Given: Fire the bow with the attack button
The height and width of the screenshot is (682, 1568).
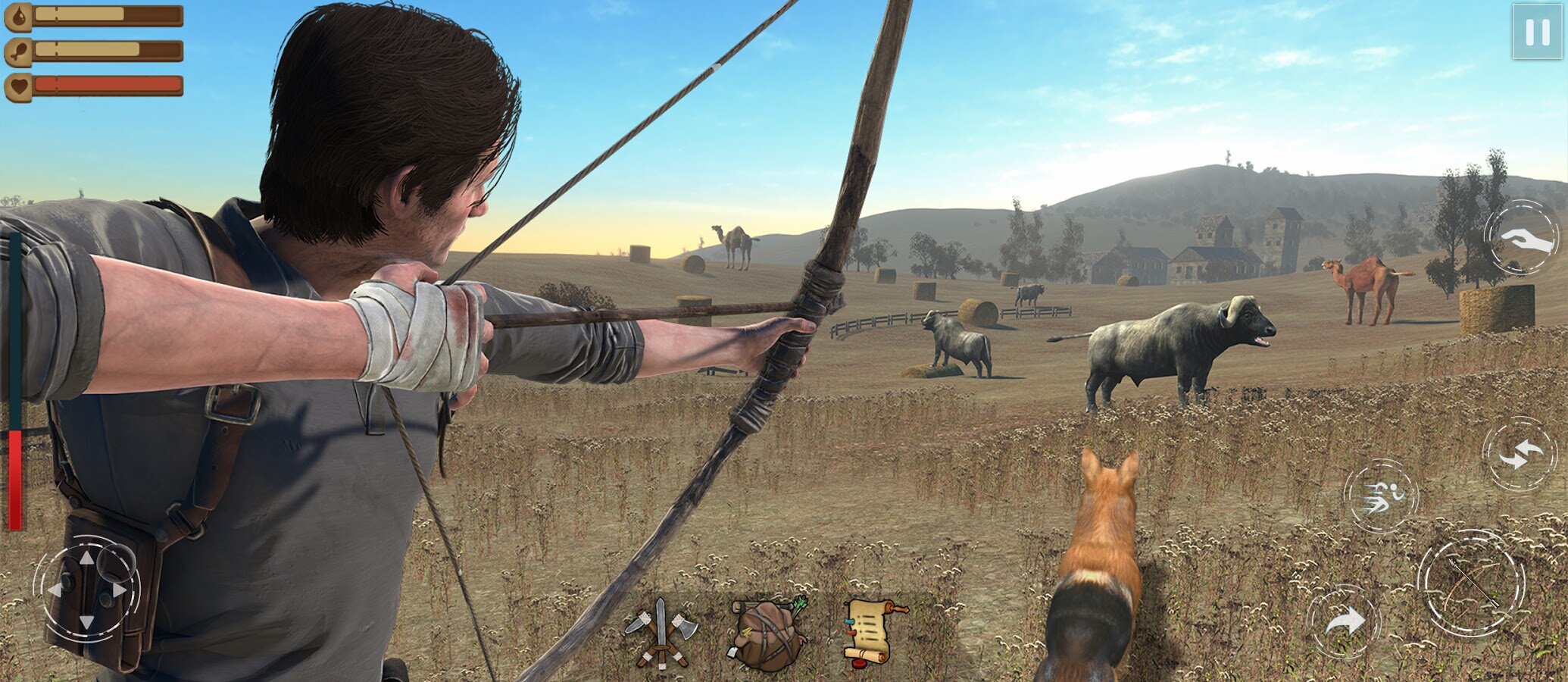Looking at the screenshot, I should coord(1470,583).
